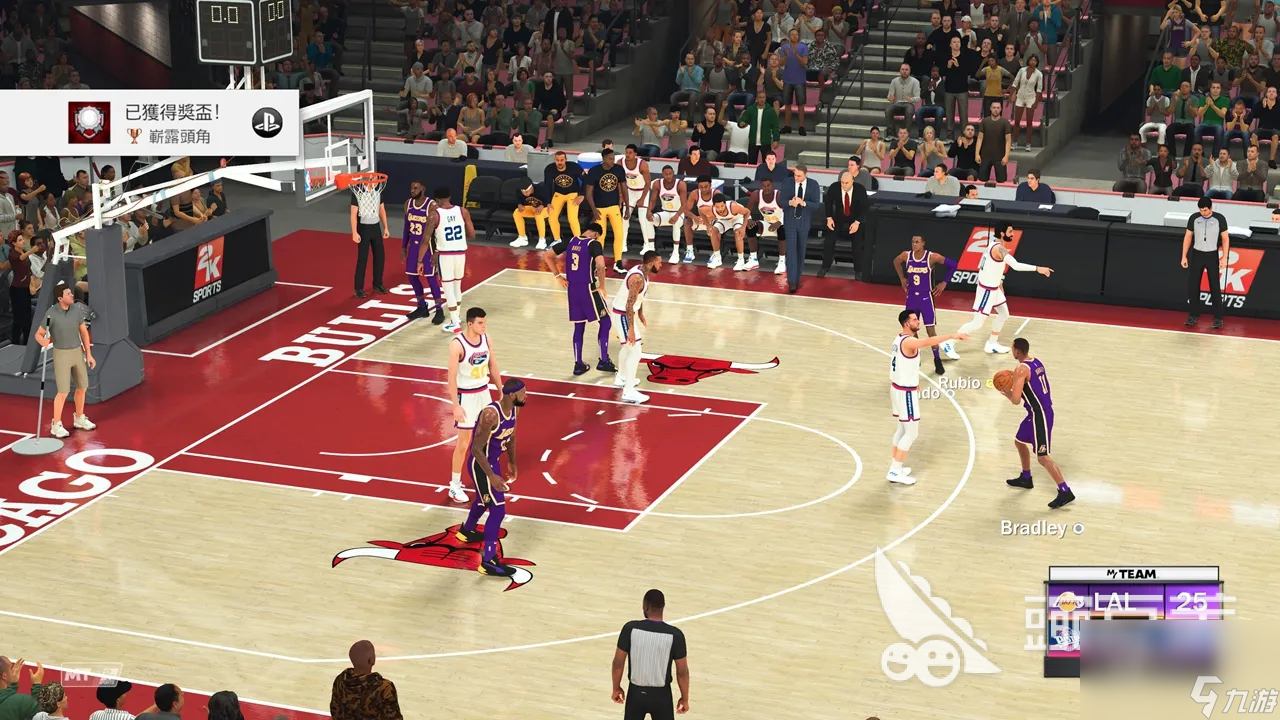Image resolution: width=1280 pixels, height=720 pixels.
Task: Click the score 25 on the scoreboard
Action: point(1190,602)
